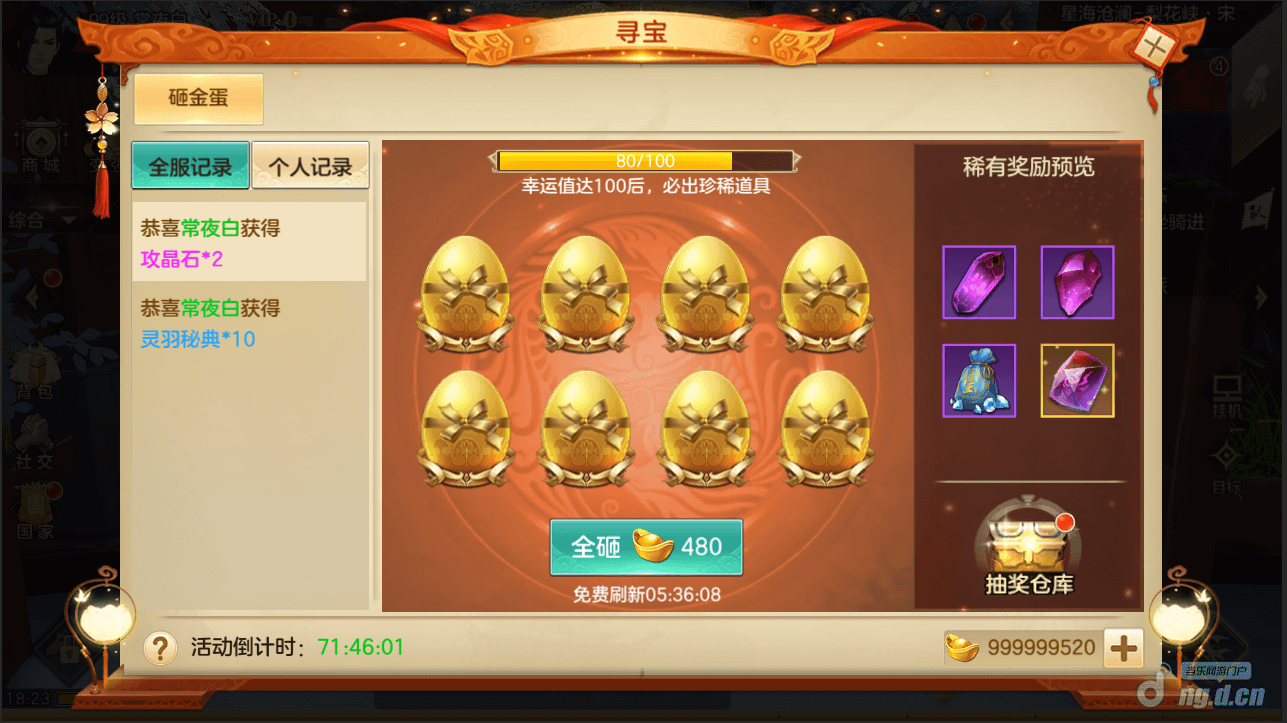Click the question mark help icon near countdown
This screenshot has height=723, width=1287.
[160, 649]
